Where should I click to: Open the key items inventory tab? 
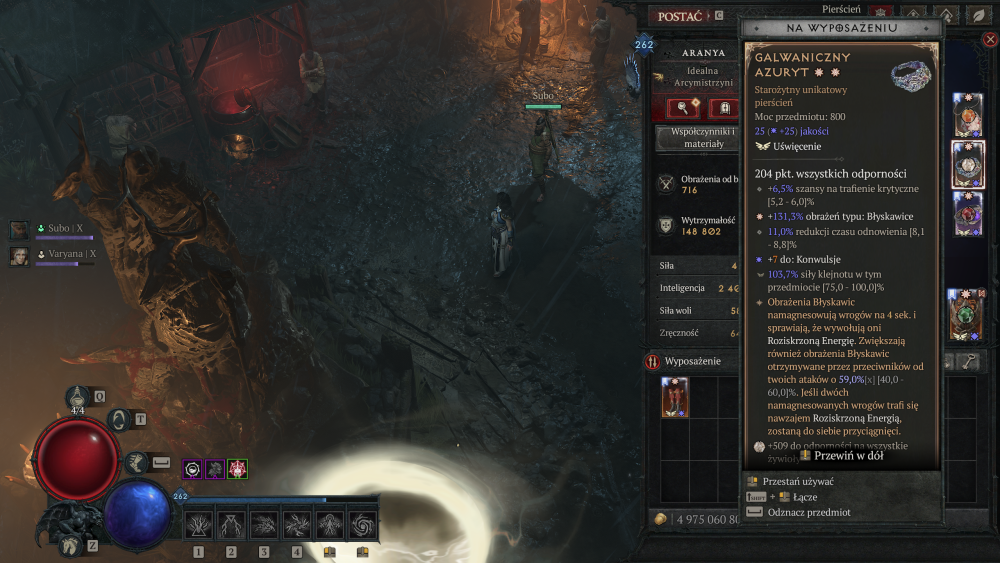(968, 362)
